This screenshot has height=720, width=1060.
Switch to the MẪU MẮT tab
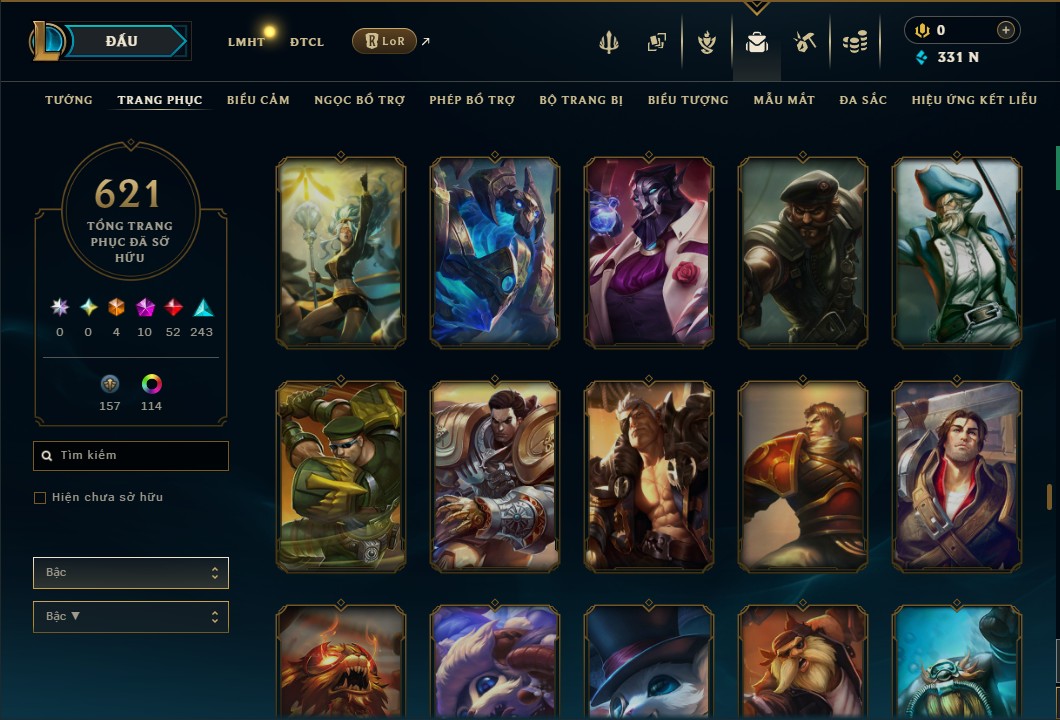[784, 100]
